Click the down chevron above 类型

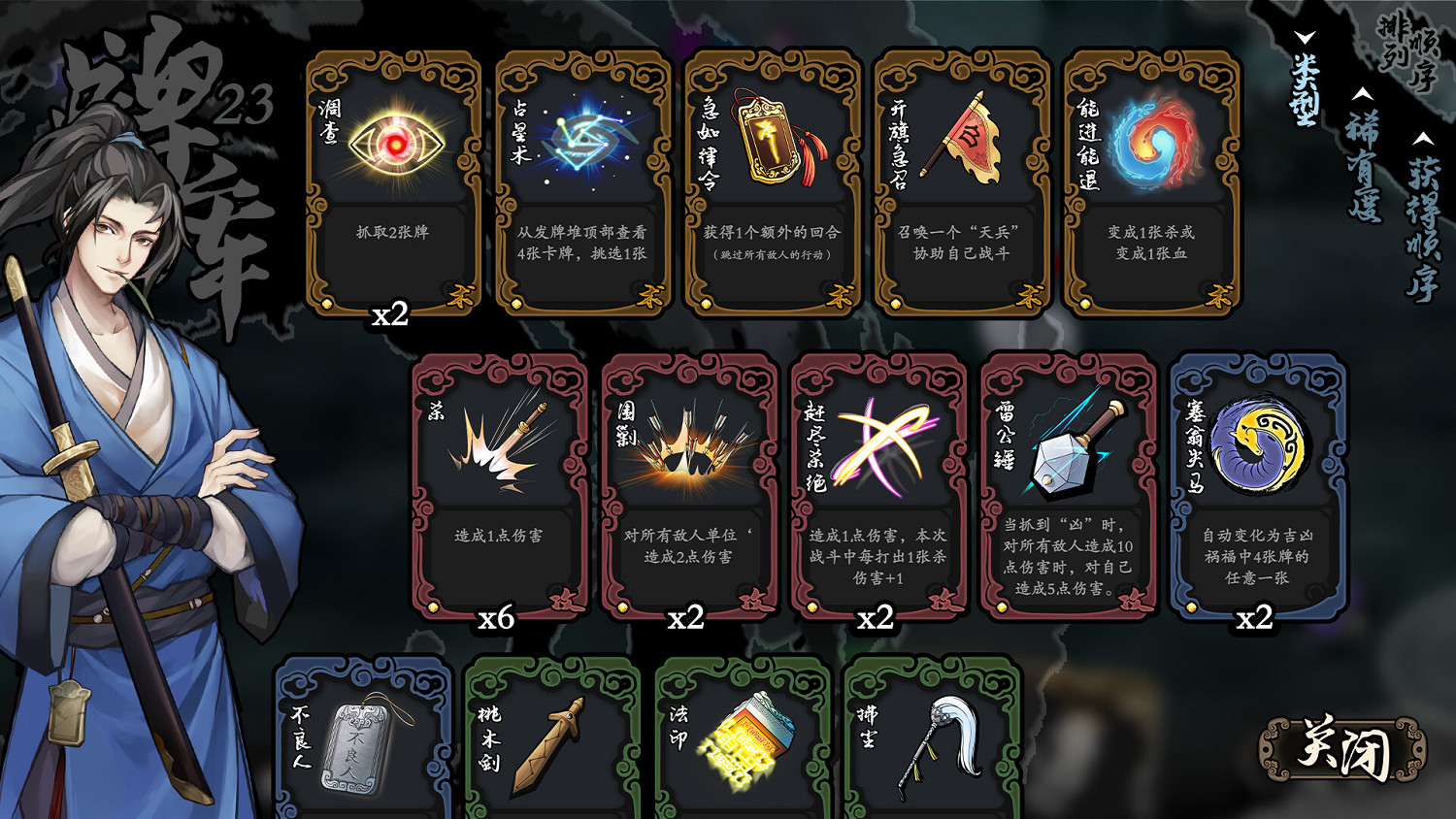[1304, 37]
